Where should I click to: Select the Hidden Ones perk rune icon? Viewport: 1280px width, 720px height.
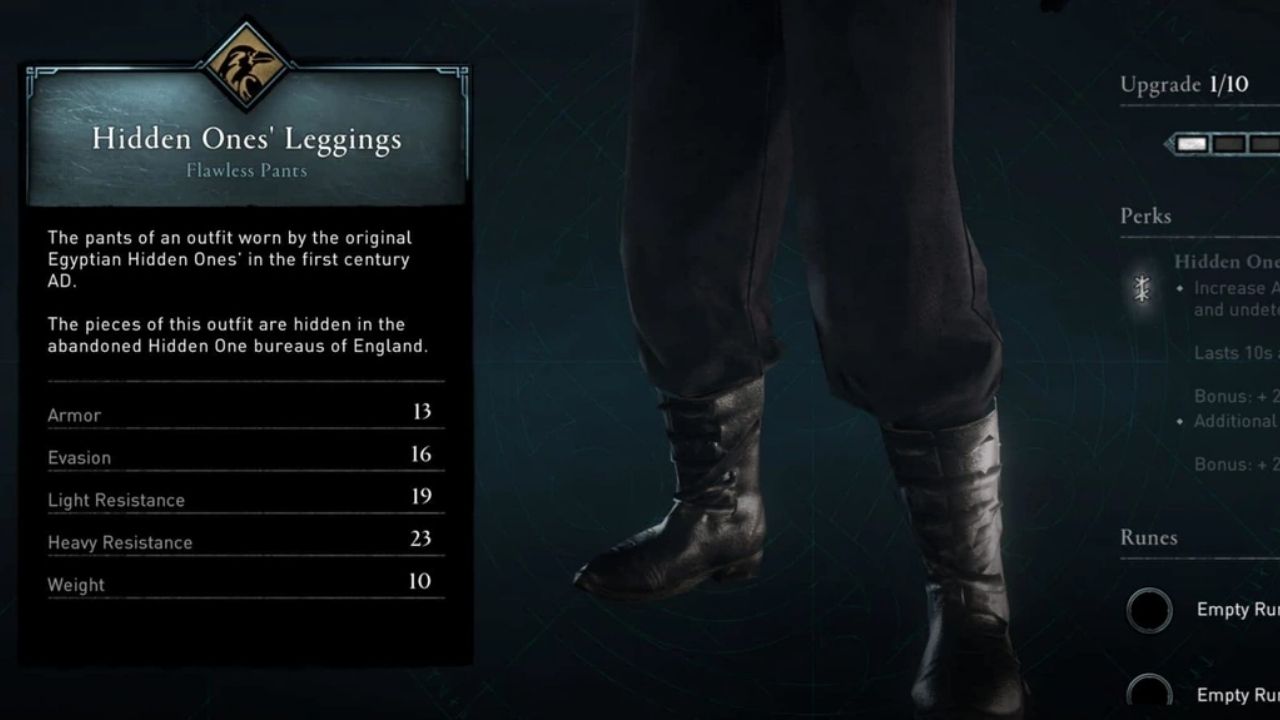tap(1141, 289)
